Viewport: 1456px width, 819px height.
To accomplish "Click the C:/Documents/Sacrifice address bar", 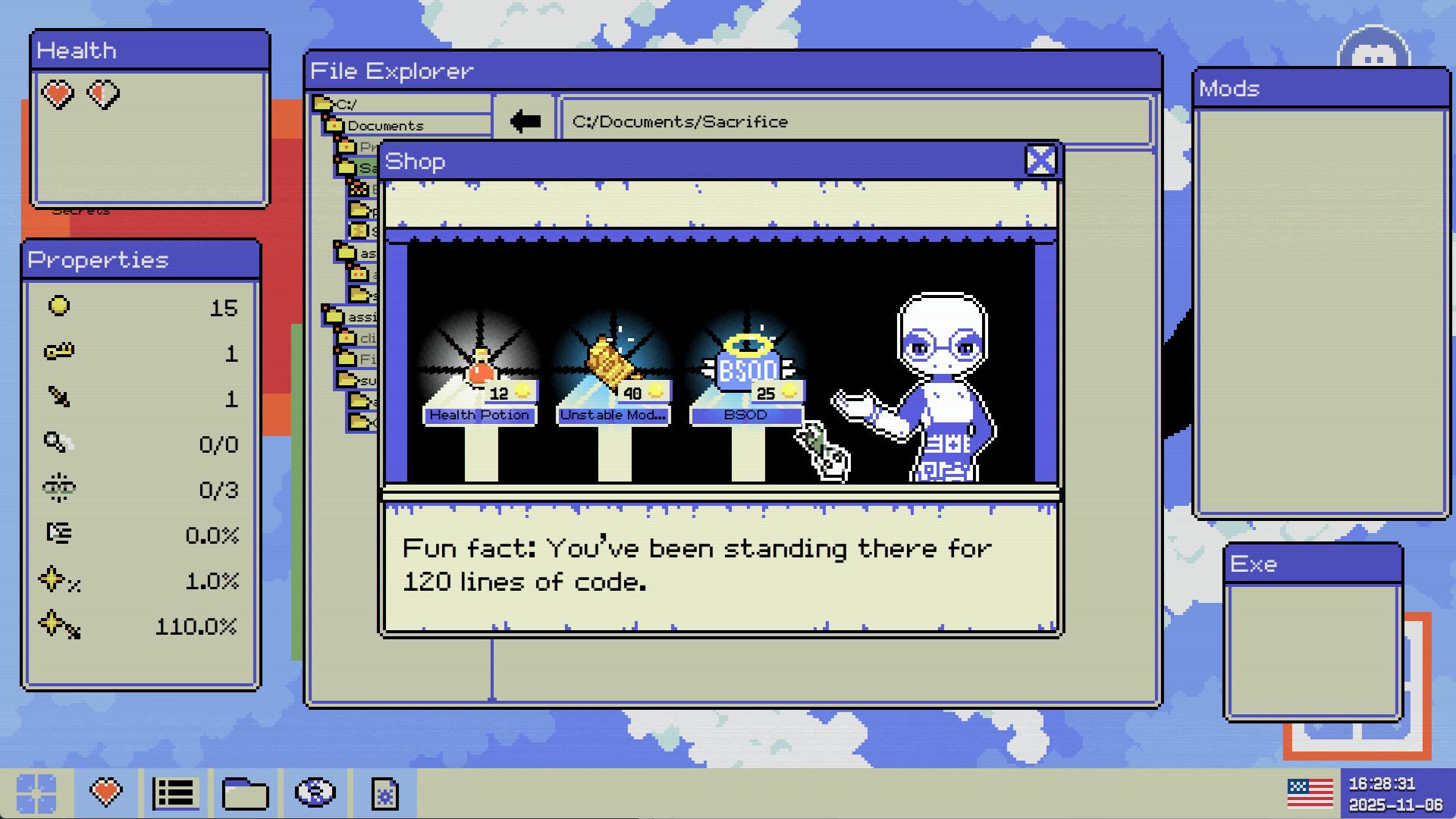I will 858,121.
